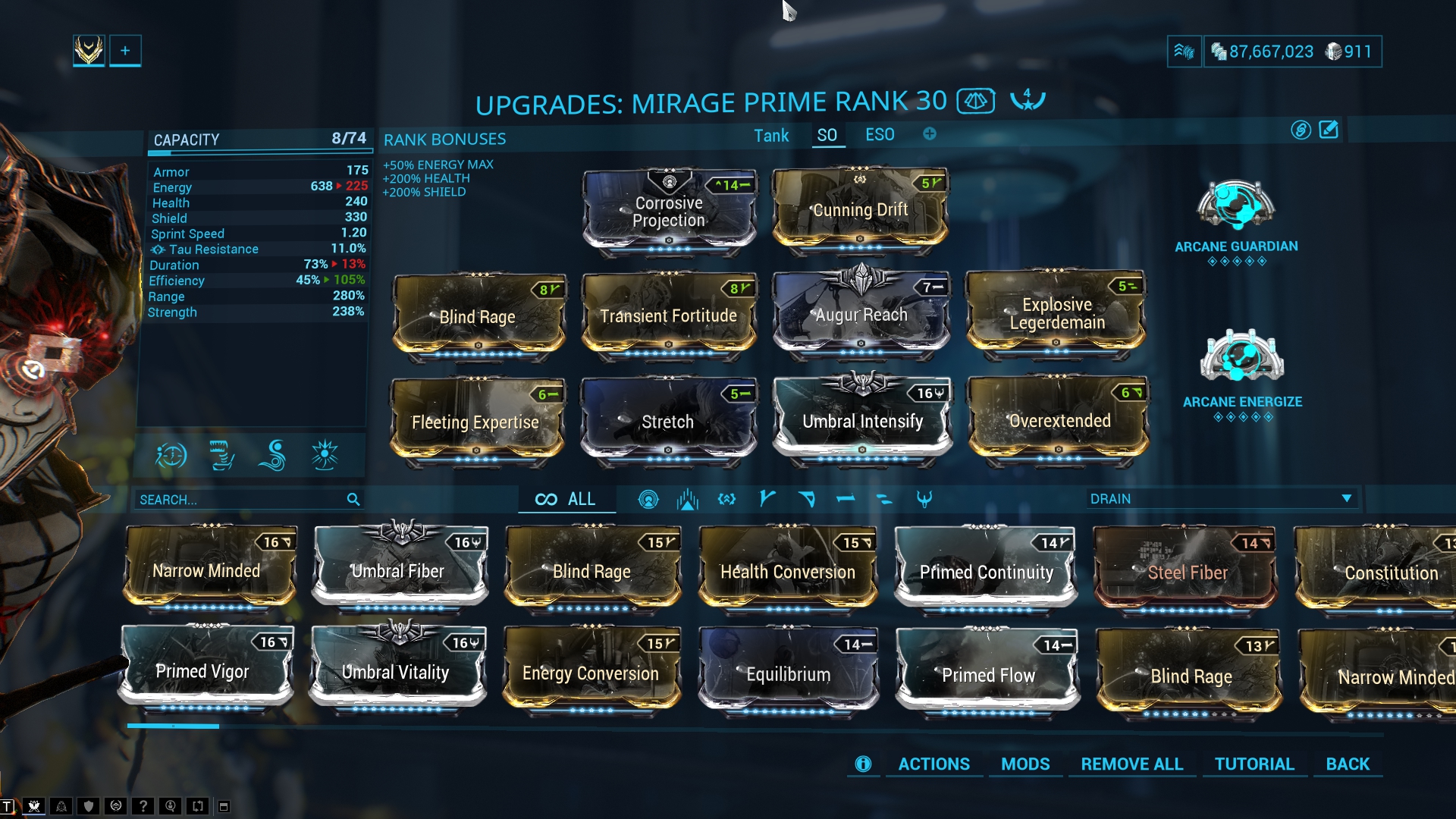Pick the equipped Umbral Intensify mod

click(862, 421)
